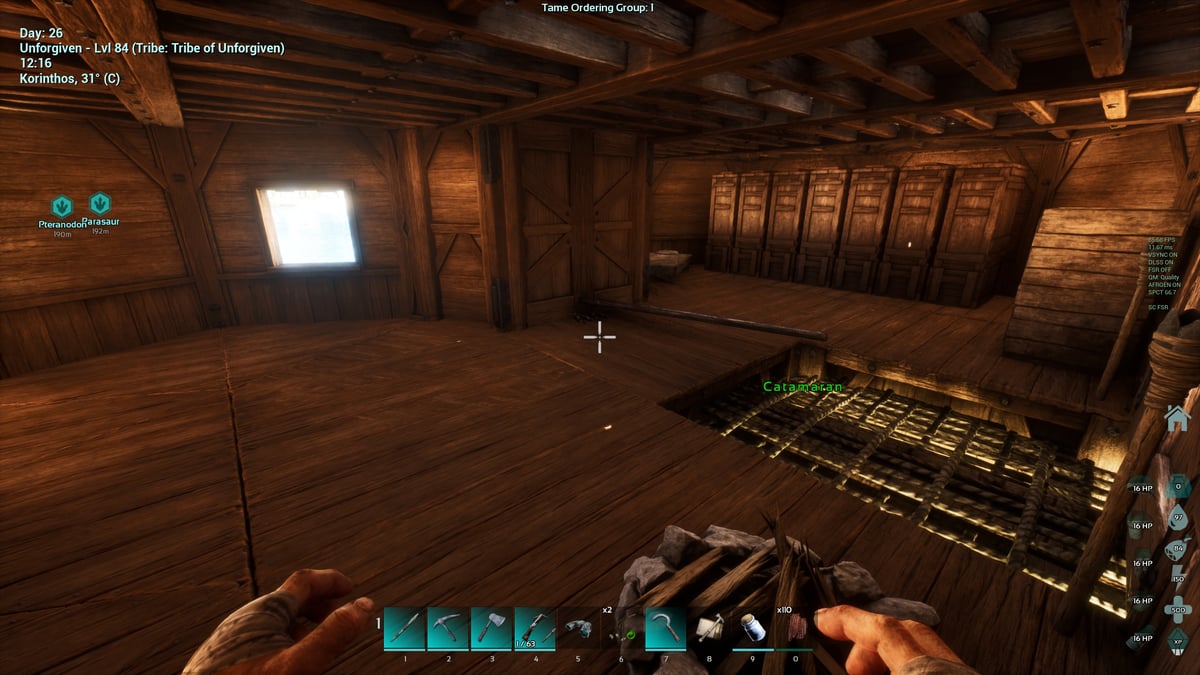This screenshot has width=1200, height=675.
Task: Click the Parasaur tame marker
Action: [100, 204]
